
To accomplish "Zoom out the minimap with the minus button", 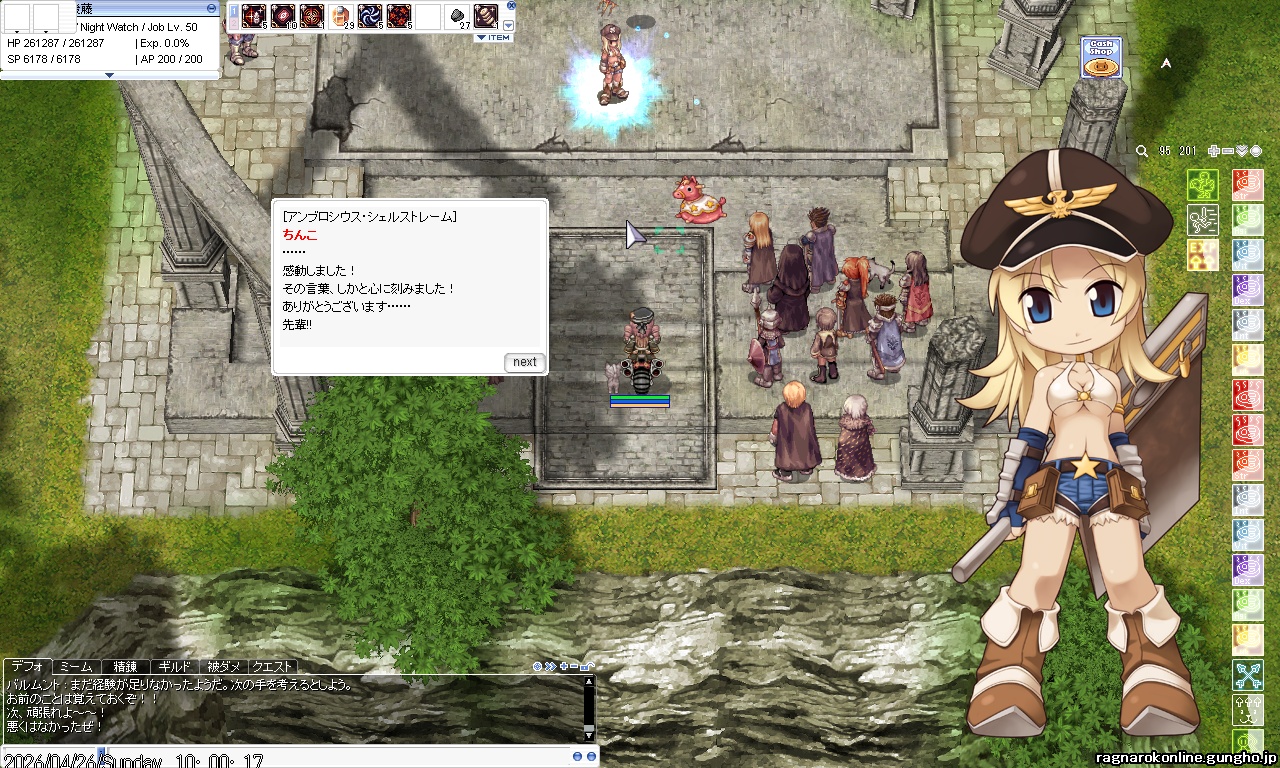I will [x=1228, y=151].
